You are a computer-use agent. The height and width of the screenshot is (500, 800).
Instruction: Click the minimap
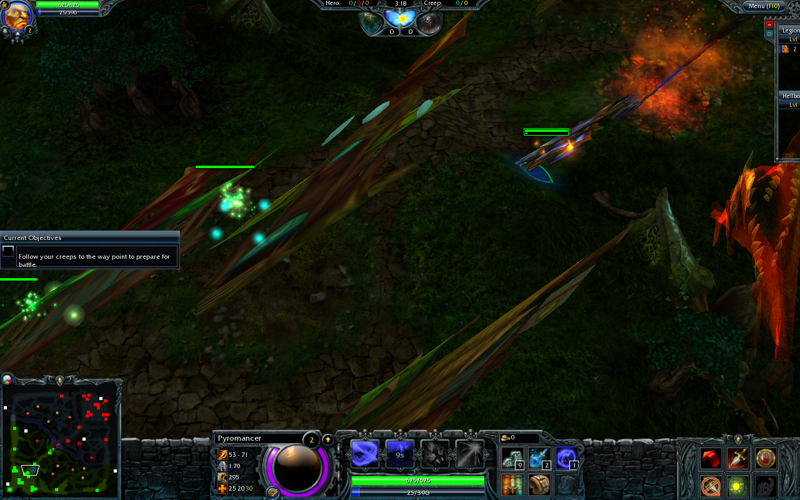pos(60,440)
